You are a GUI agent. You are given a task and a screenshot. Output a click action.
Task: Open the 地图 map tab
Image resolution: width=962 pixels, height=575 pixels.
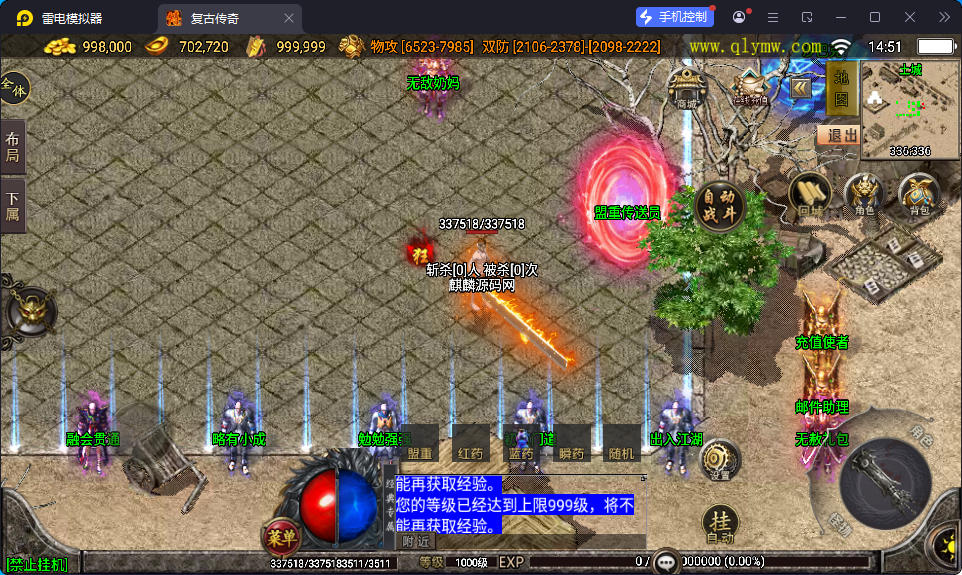pyautogui.click(x=841, y=87)
